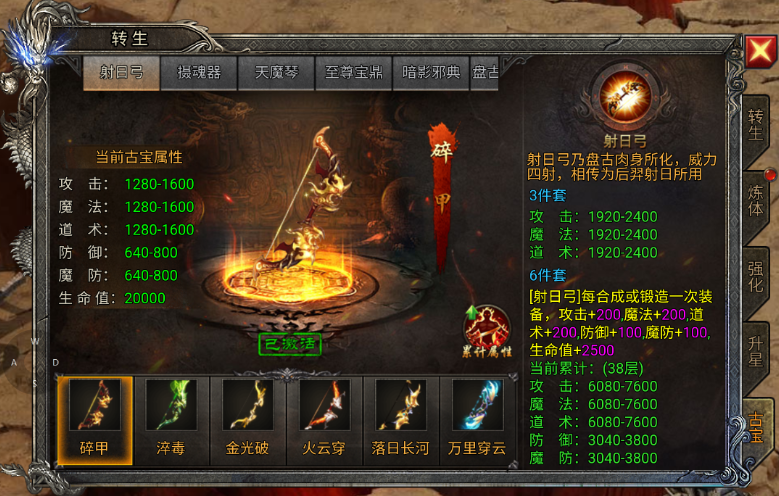Viewport: 779px width, 496px height.
Task: Open the 炼体 side tab
Action: click(756, 196)
